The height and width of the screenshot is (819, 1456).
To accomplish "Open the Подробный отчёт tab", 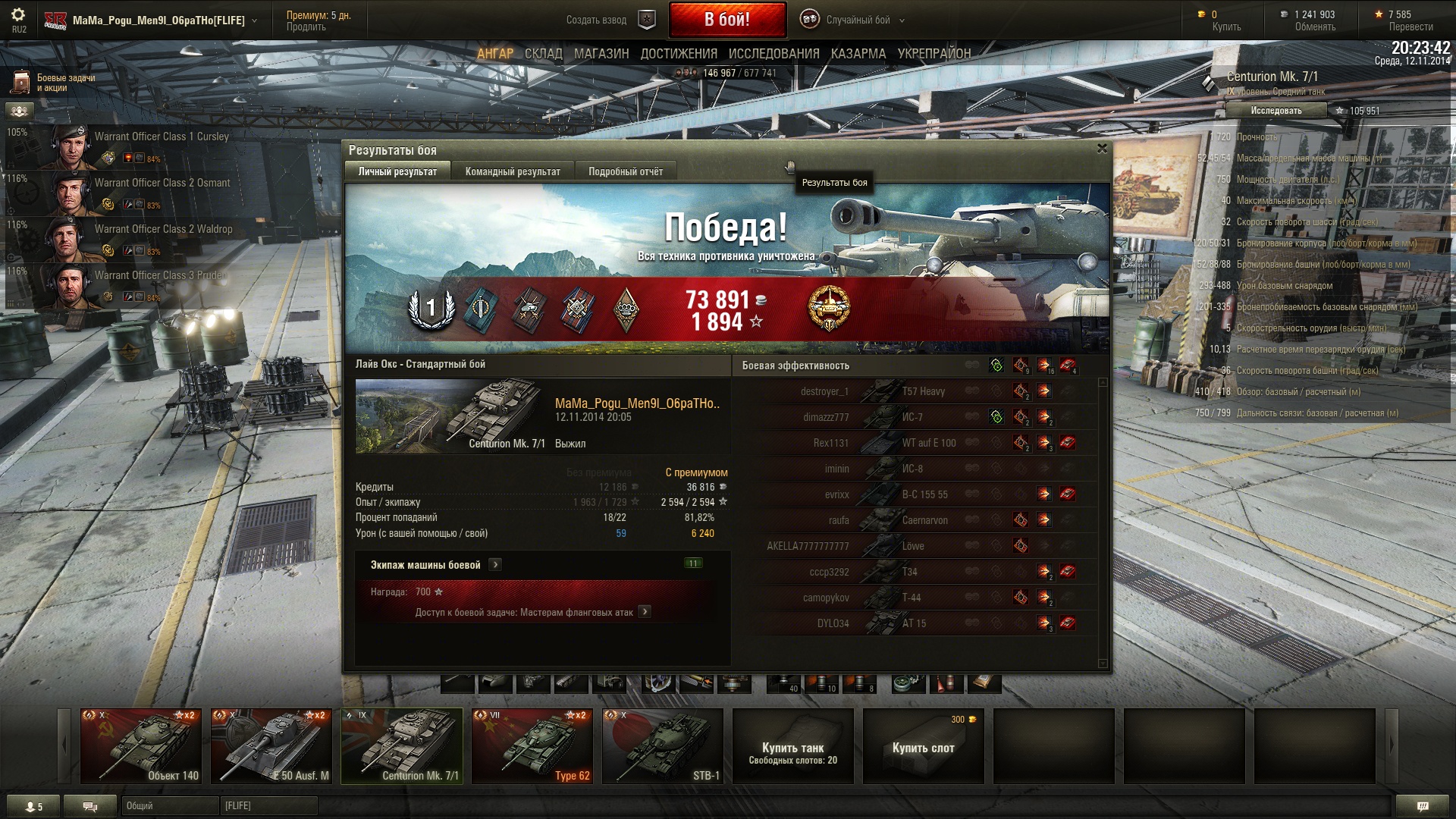I will point(626,171).
